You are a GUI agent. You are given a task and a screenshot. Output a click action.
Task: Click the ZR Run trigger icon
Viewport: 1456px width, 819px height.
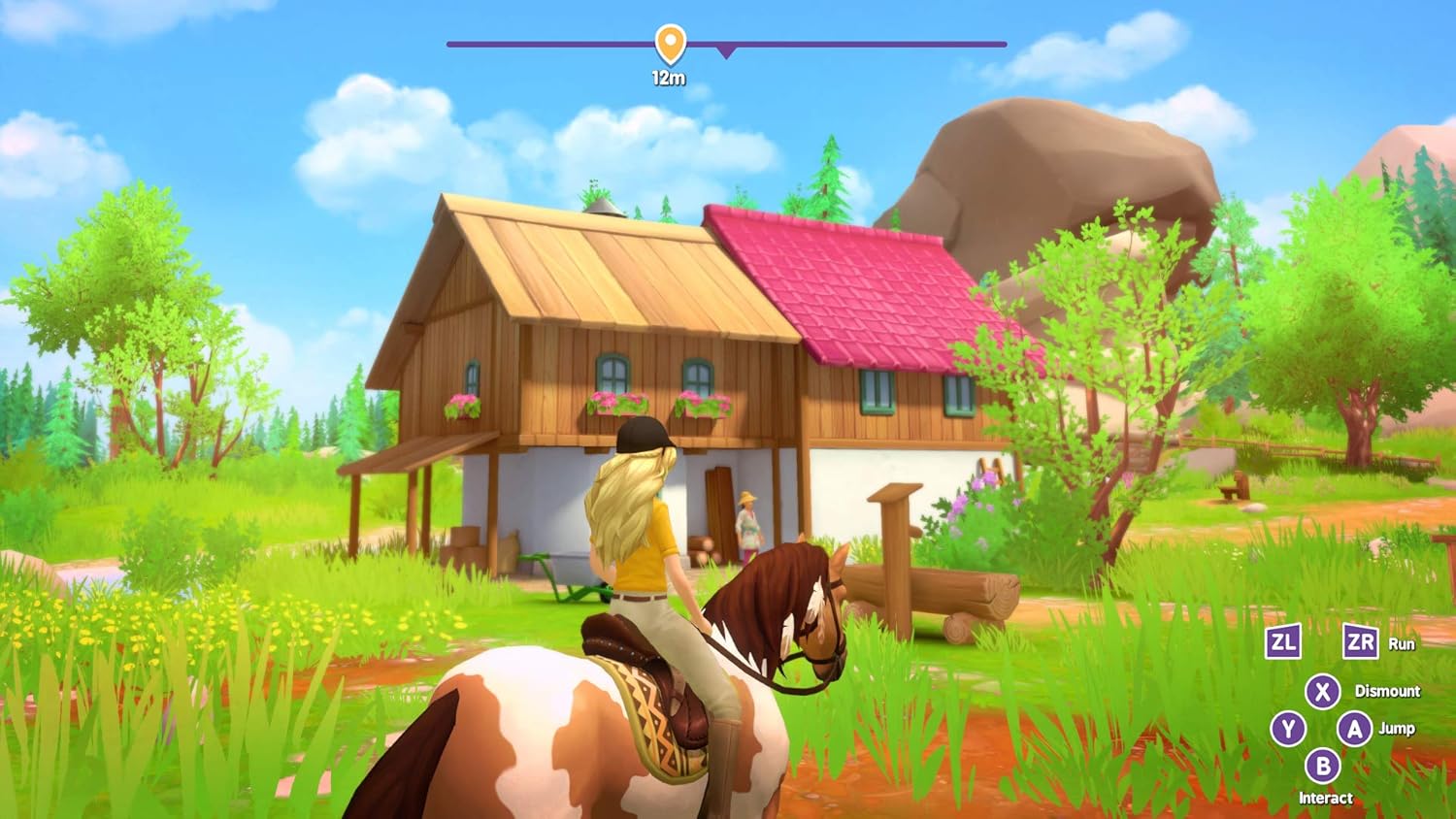1362,642
